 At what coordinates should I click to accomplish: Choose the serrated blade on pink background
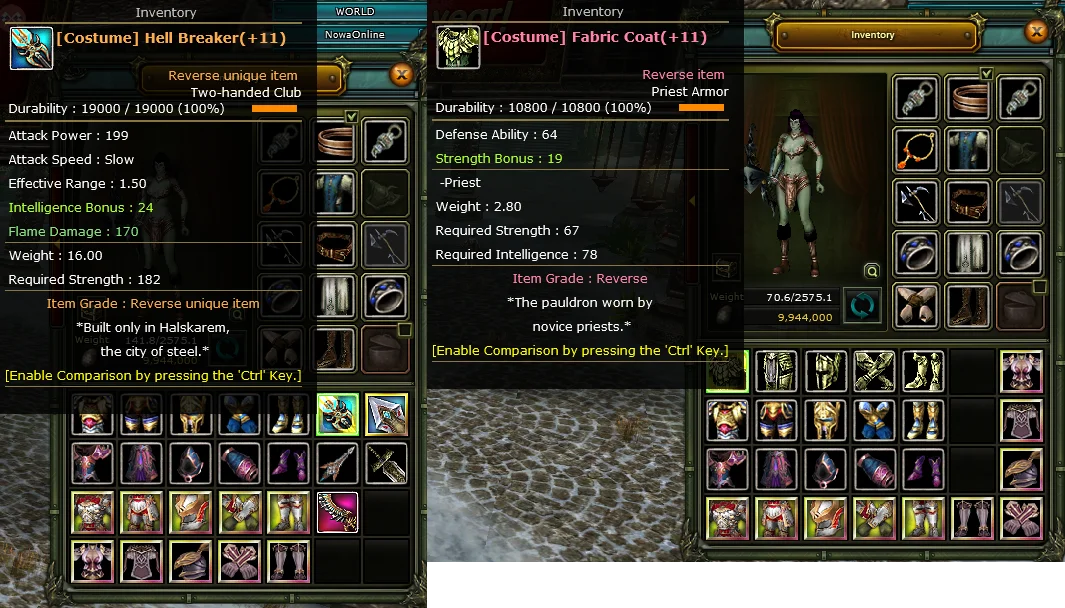click(338, 512)
